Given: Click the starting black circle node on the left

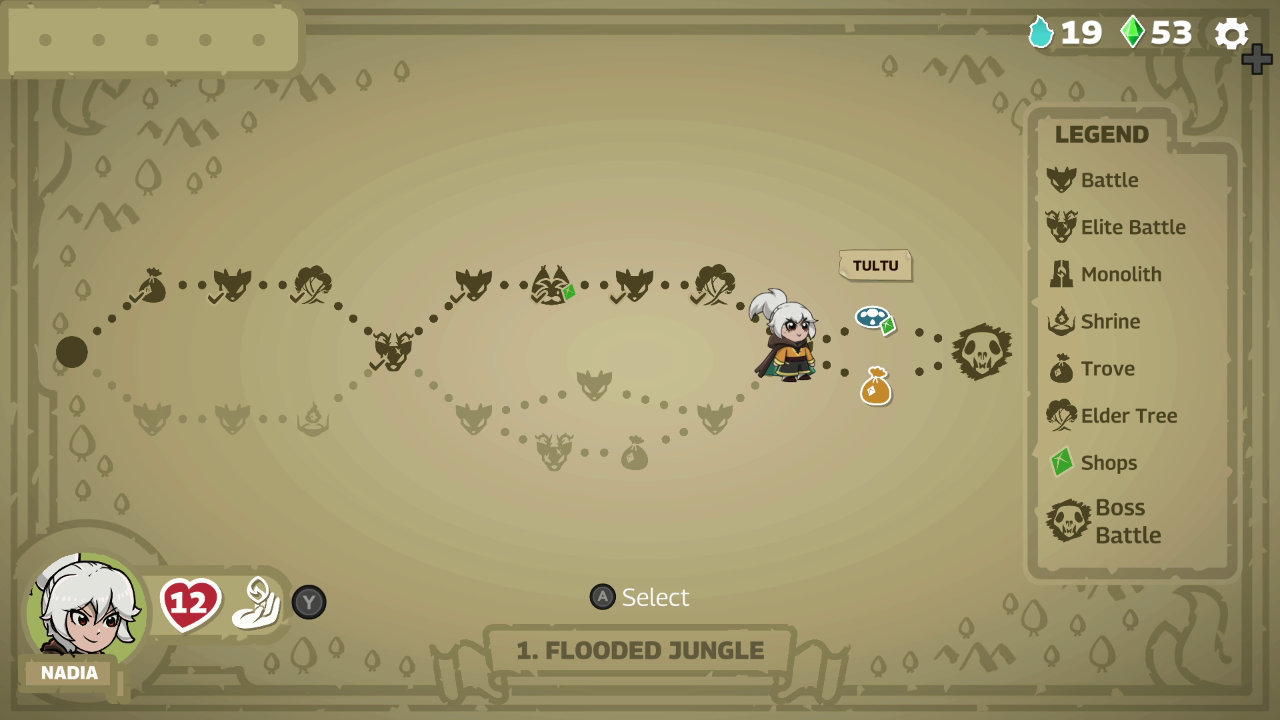Looking at the screenshot, I should [72, 352].
